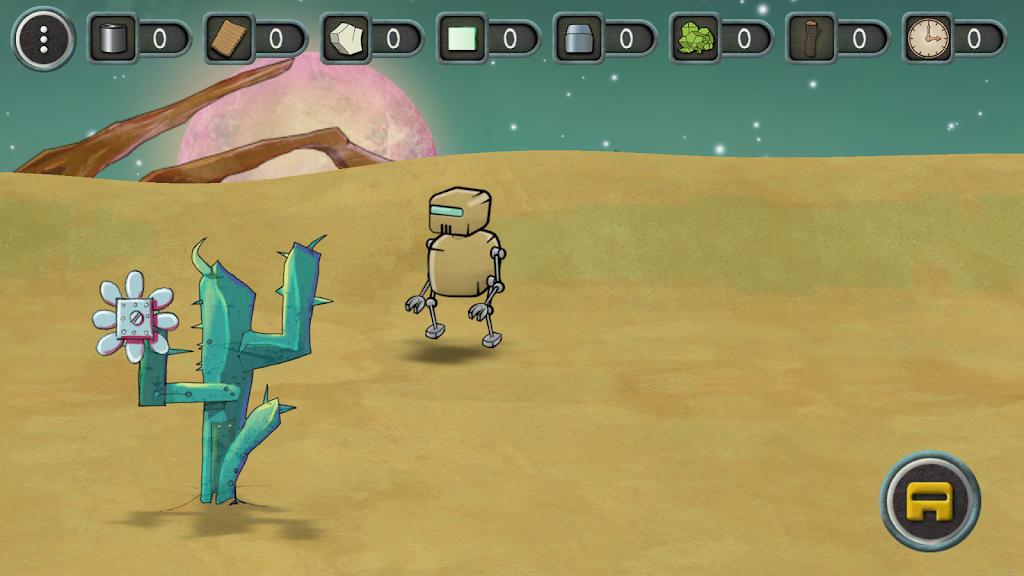Viewport: 1024px width, 576px height.
Task: Choose the white stone resource icon
Action: pyautogui.click(x=346, y=39)
